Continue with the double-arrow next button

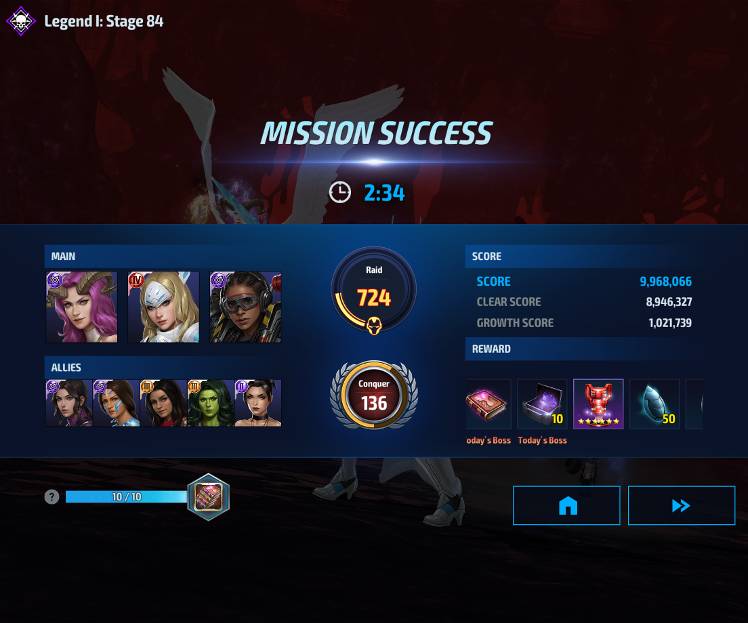pos(681,506)
